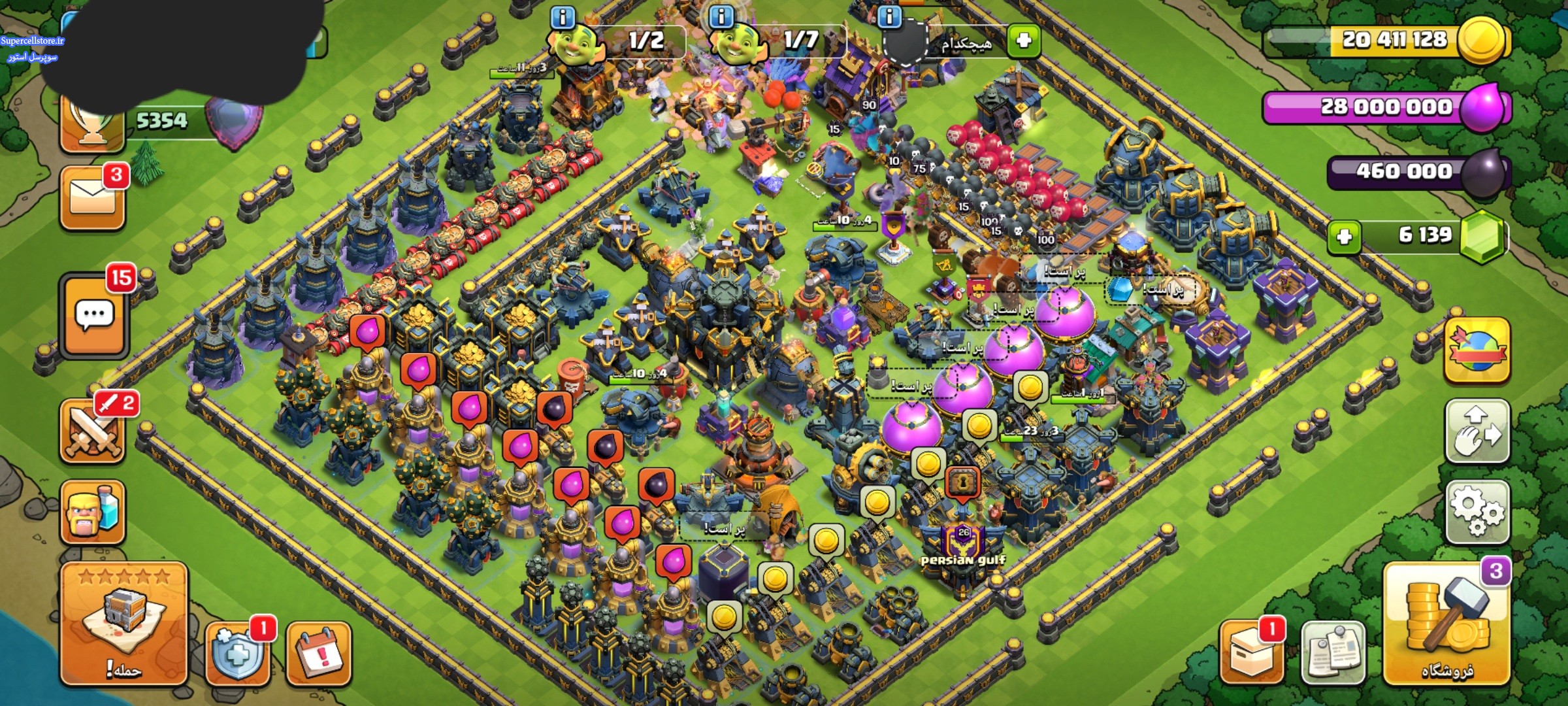The height and width of the screenshot is (706, 1568).
Task: Open the events calendar button
Action: click(319, 653)
